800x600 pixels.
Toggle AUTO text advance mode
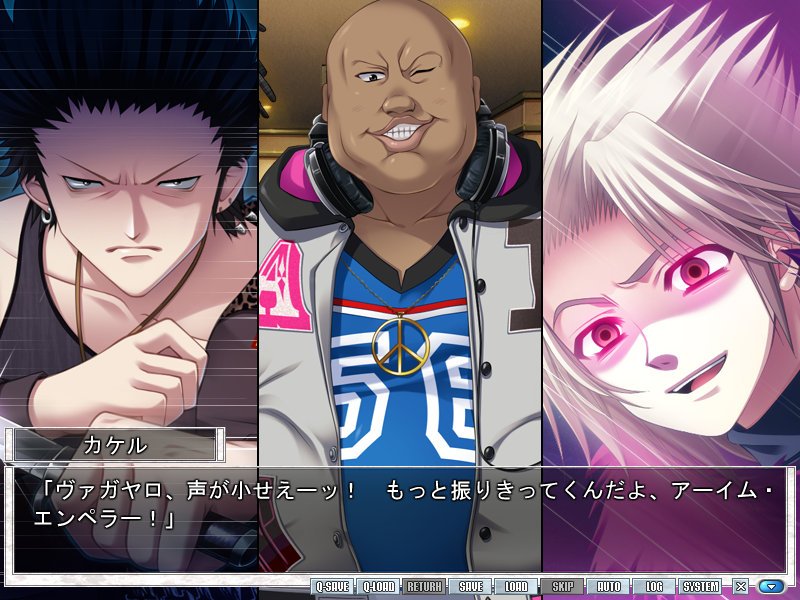608,587
